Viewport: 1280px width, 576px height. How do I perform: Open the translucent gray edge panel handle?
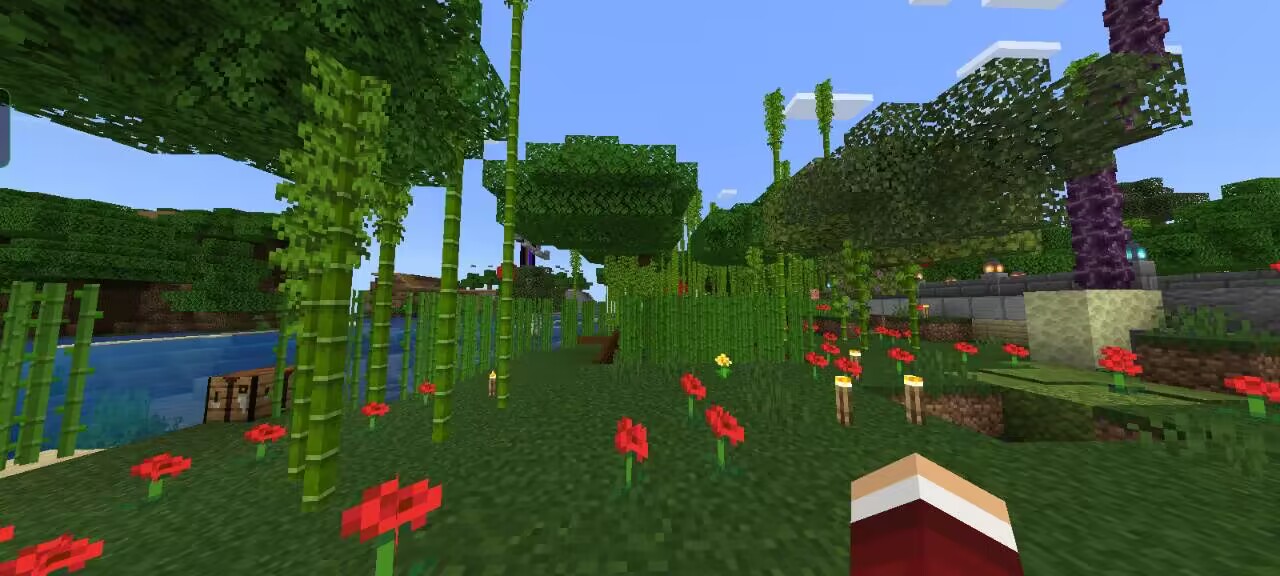(4, 128)
